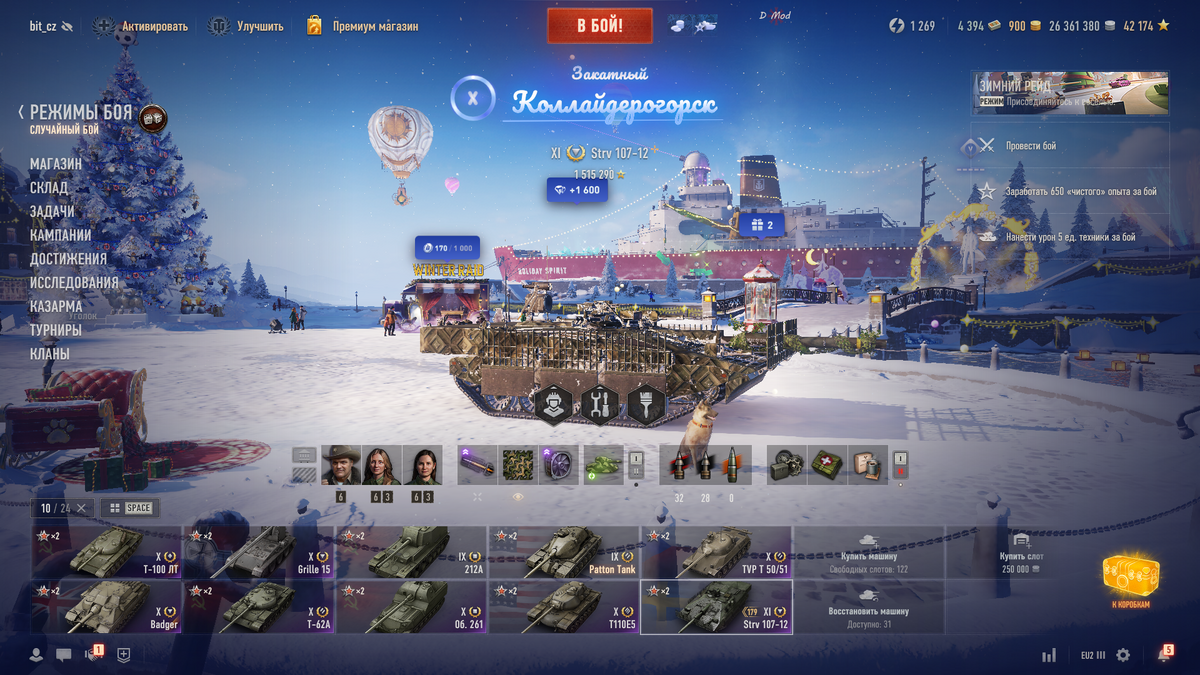Select the Patton Tank vehicle card
Screen dimensions: 1200x675
(564, 553)
